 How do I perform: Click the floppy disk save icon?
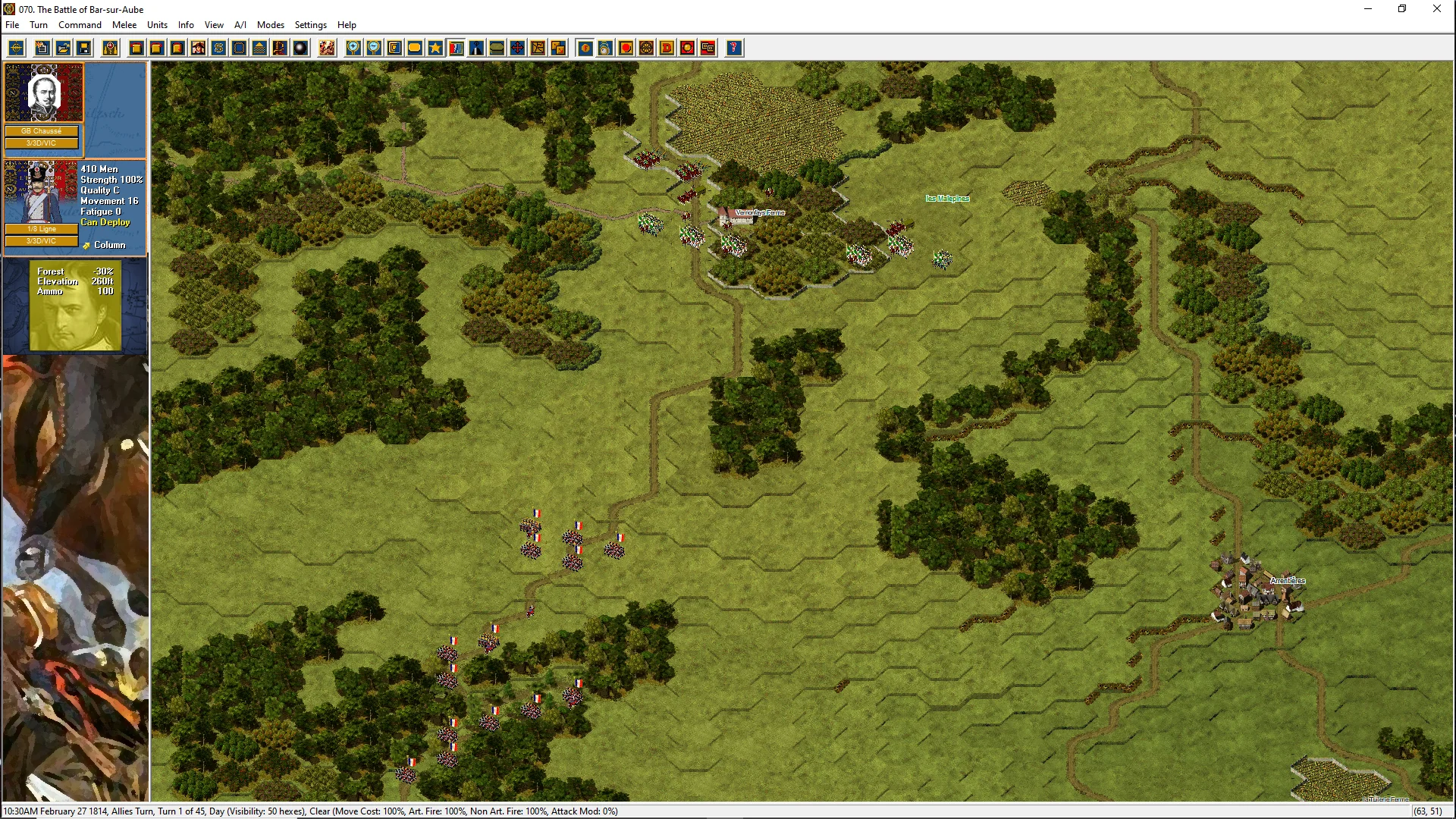click(84, 49)
